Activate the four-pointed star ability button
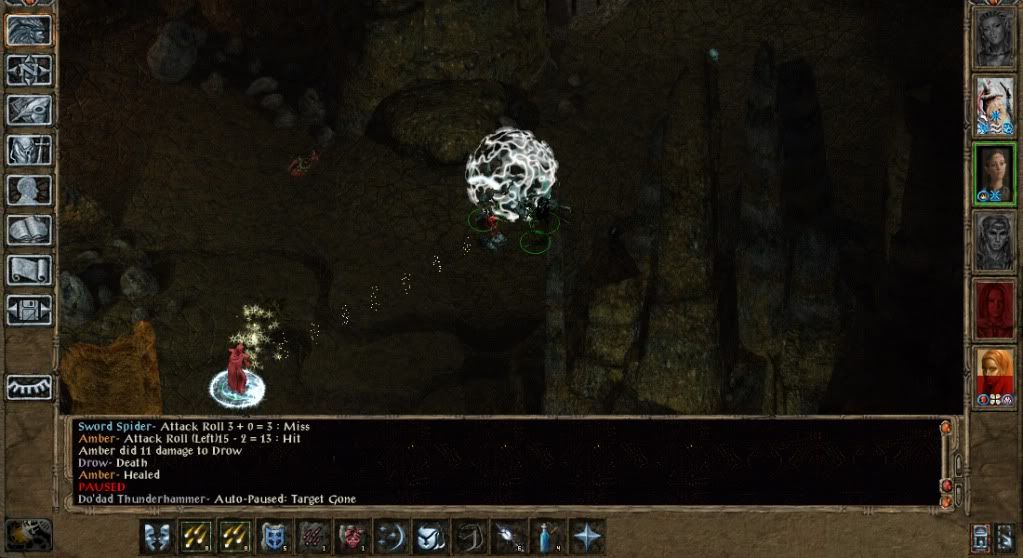This screenshot has width=1023, height=558. click(585, 536)
